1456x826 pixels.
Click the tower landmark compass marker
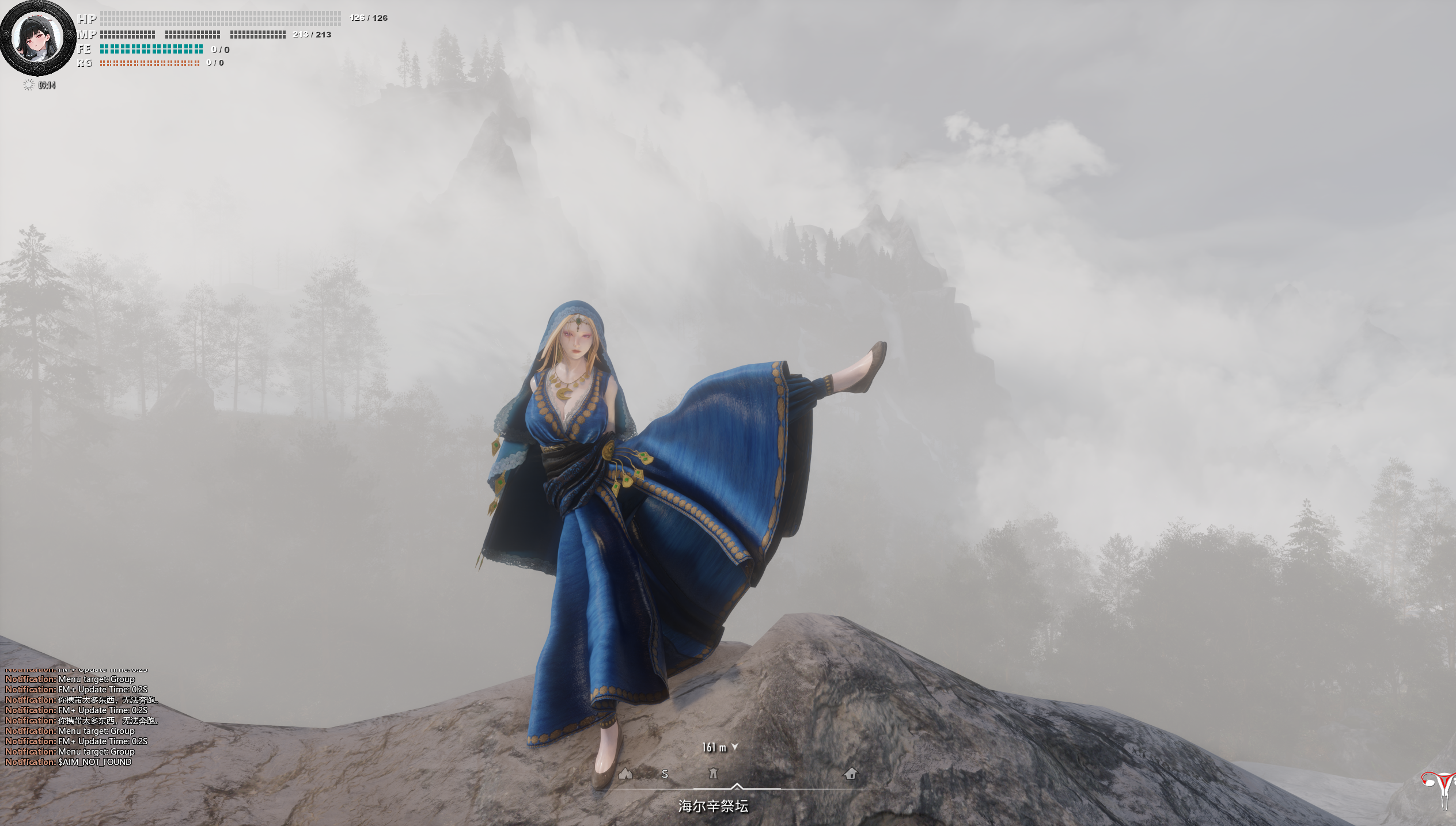pyautogui.click(x=713, y=773)
